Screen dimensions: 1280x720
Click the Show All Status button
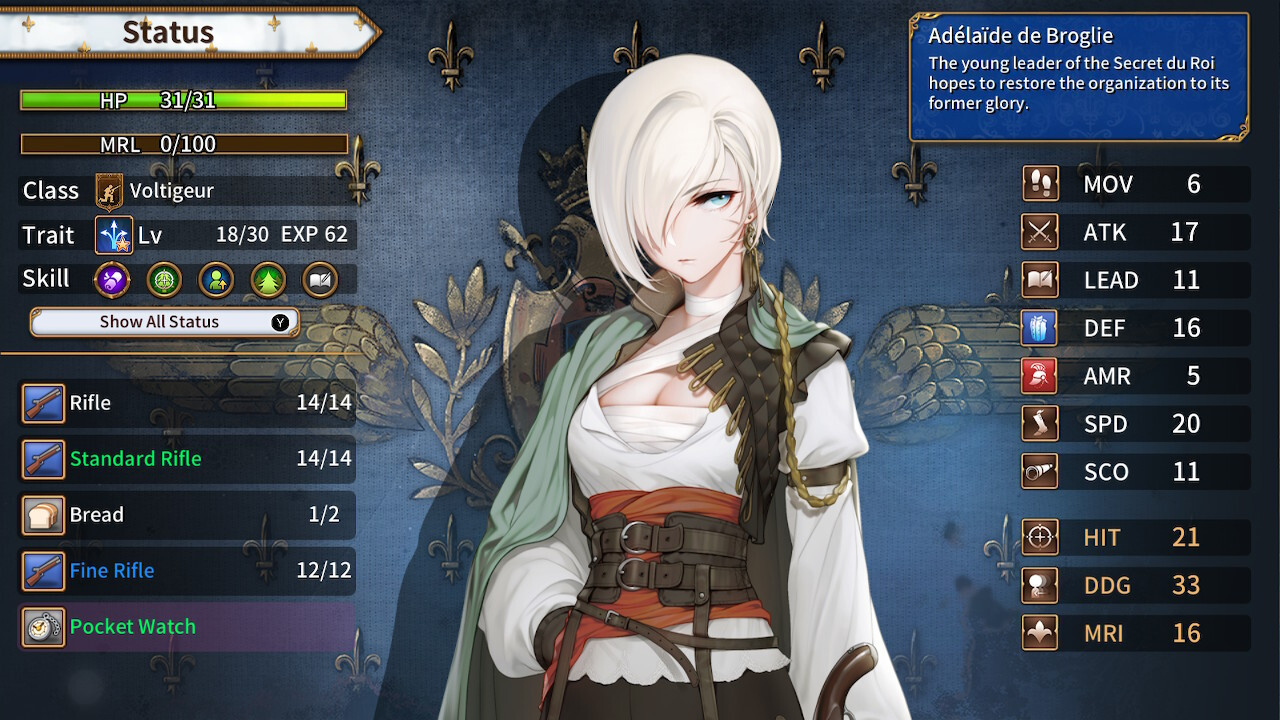pyautogui.click(x=165, y=322)
